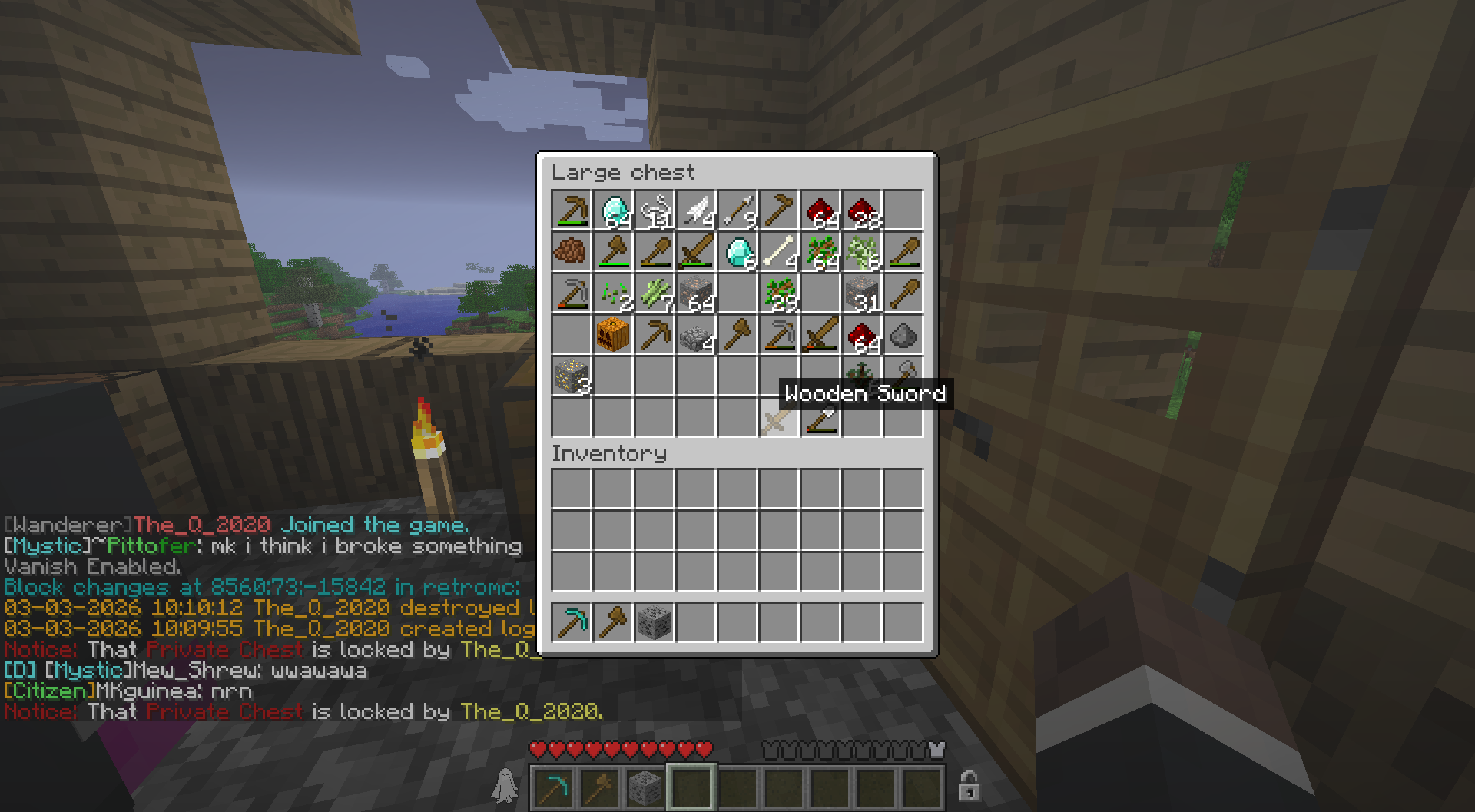Select the birch sapling stack of 6
1475x812 pixels.
click(862, 252)
